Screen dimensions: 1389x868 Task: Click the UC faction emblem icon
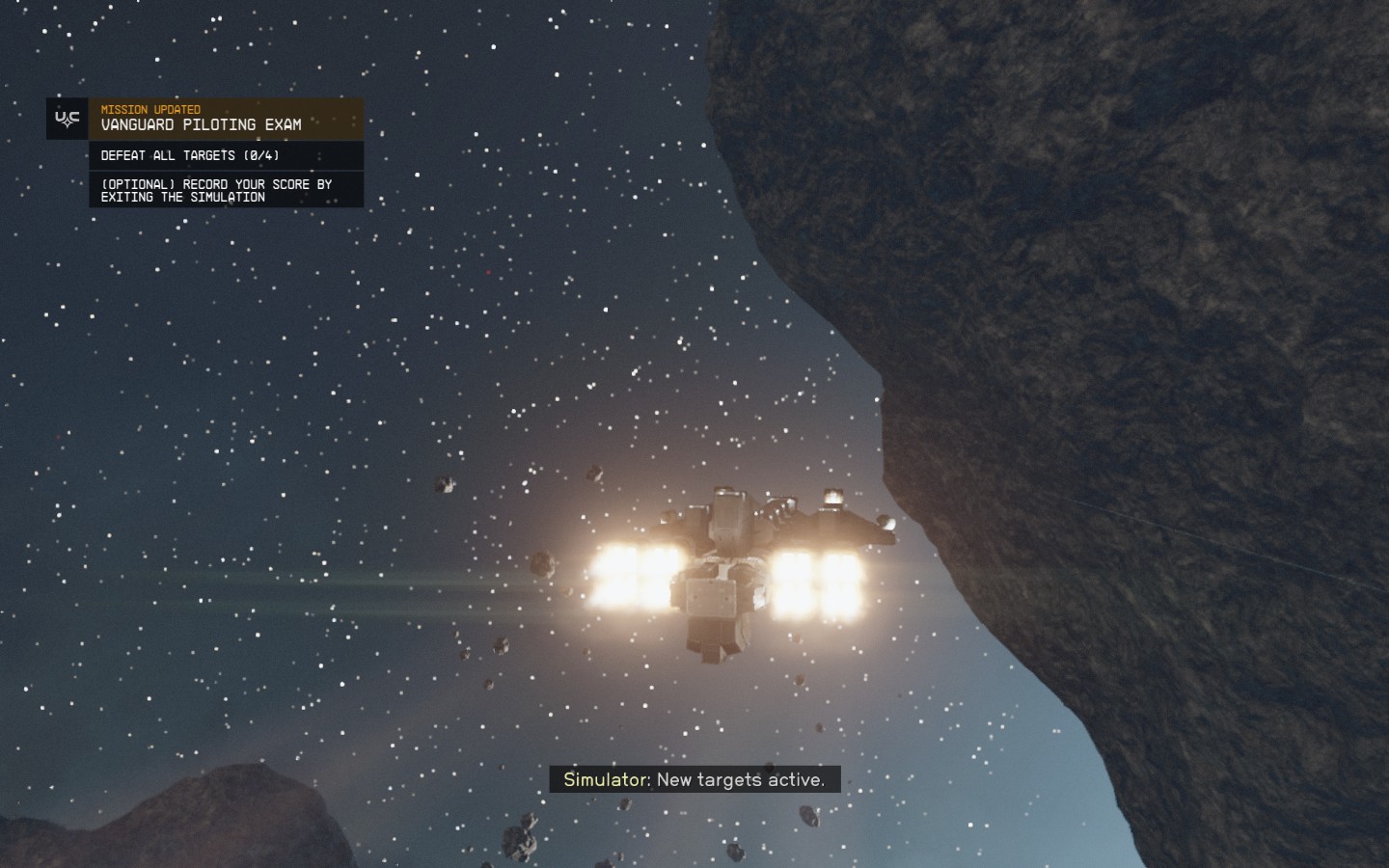(68, 119)
